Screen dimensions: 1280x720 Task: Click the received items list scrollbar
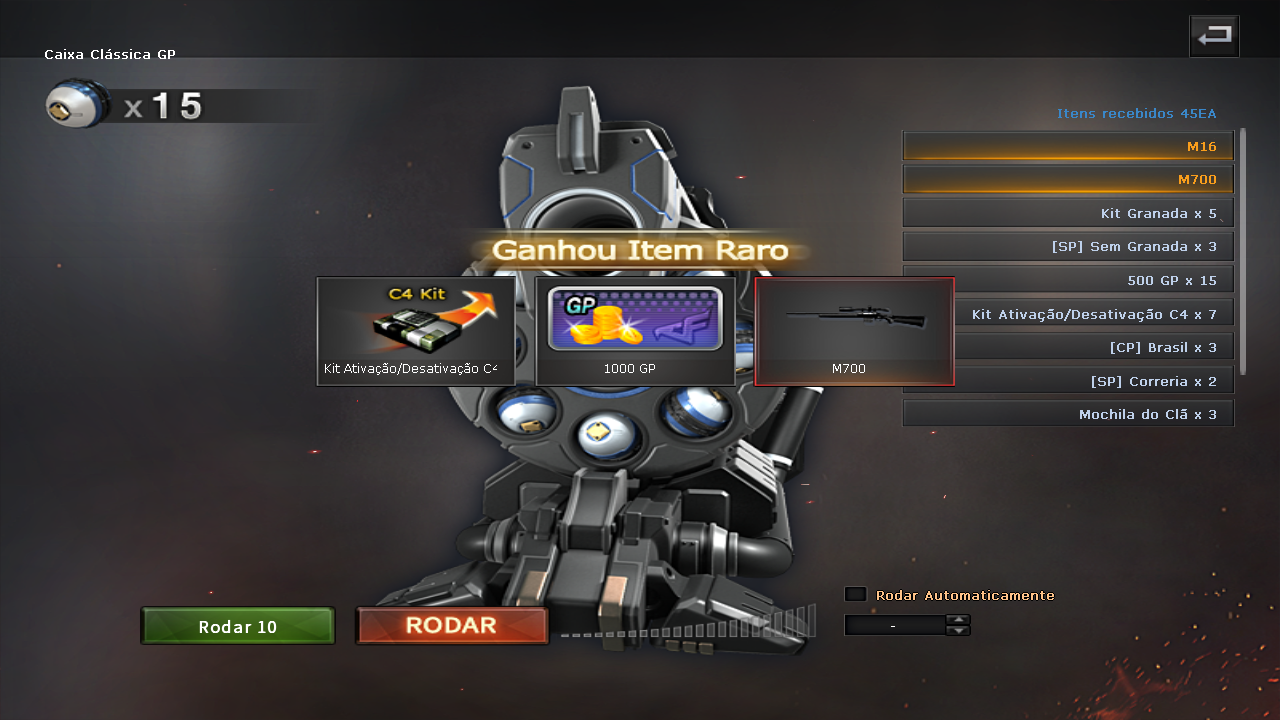point(1244,250)
